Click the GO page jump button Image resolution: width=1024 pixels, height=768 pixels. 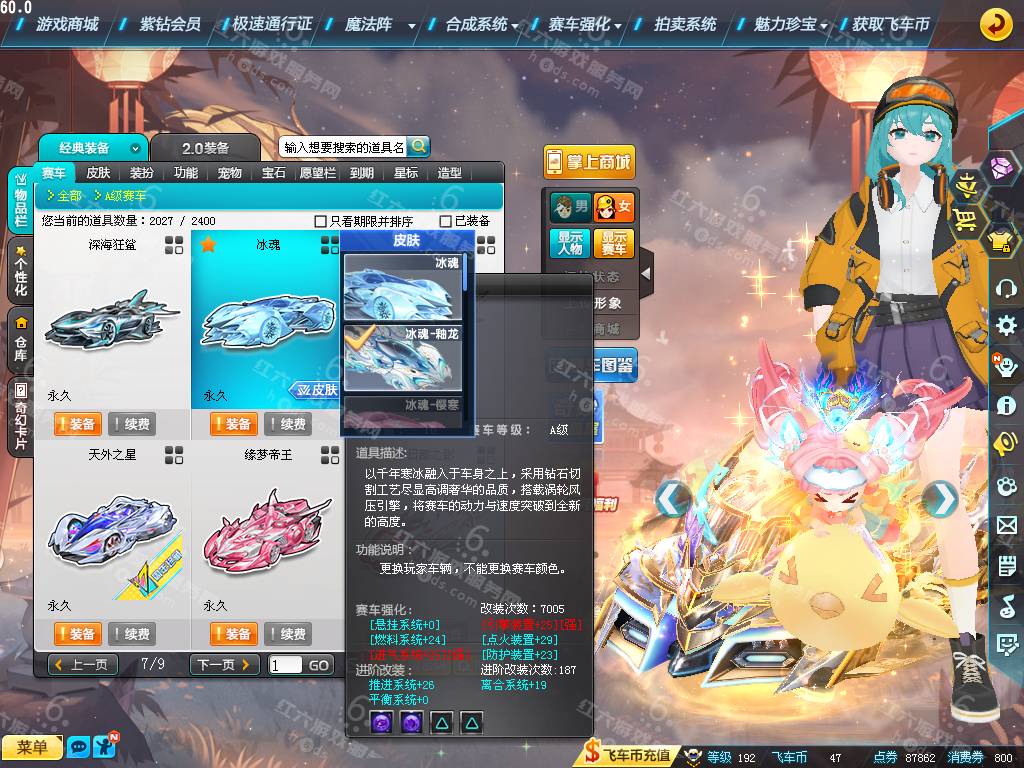click(318, 665)
